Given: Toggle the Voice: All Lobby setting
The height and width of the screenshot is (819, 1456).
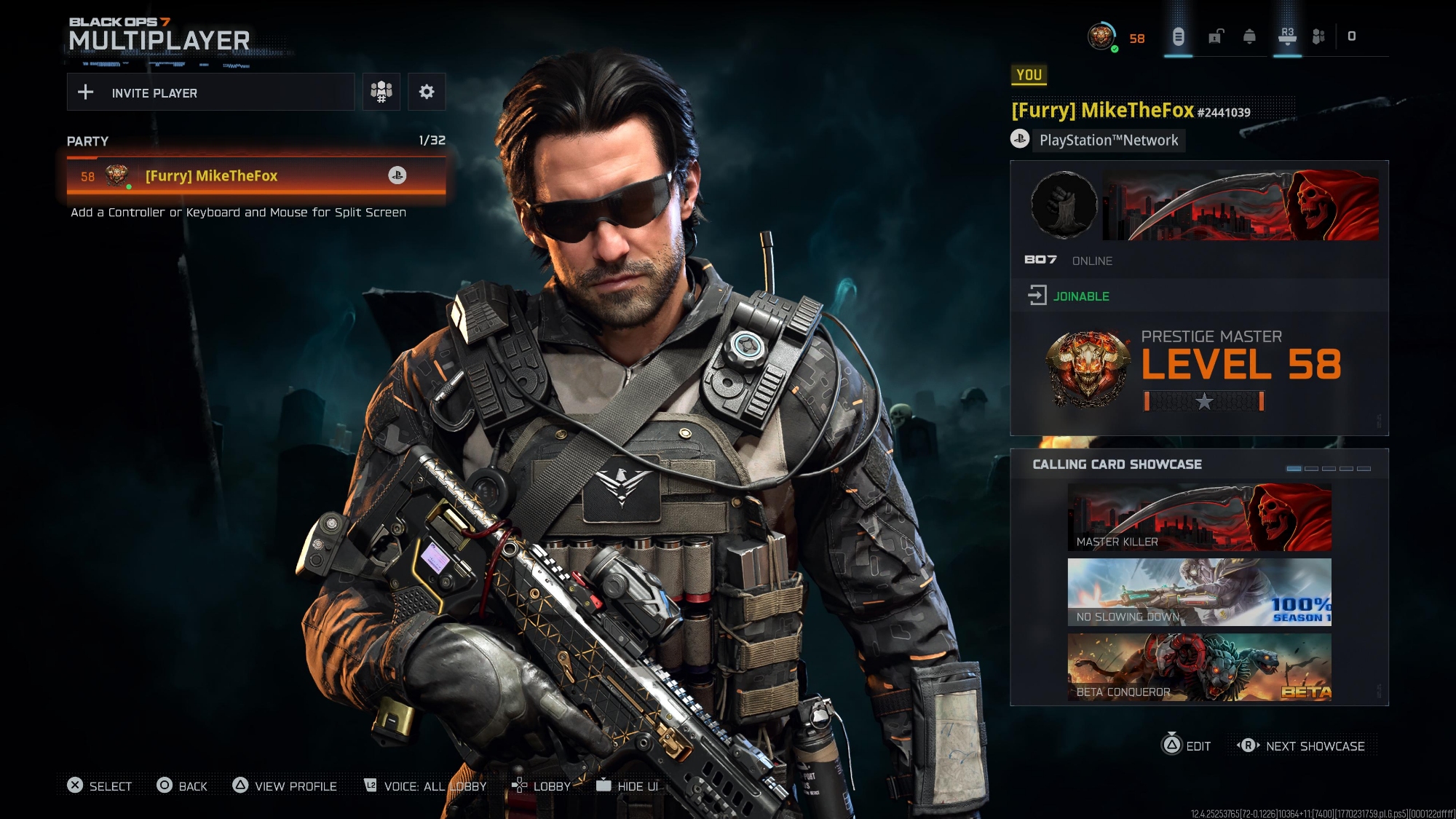Looking at the screenshot, I should click(x=425, y=786).
